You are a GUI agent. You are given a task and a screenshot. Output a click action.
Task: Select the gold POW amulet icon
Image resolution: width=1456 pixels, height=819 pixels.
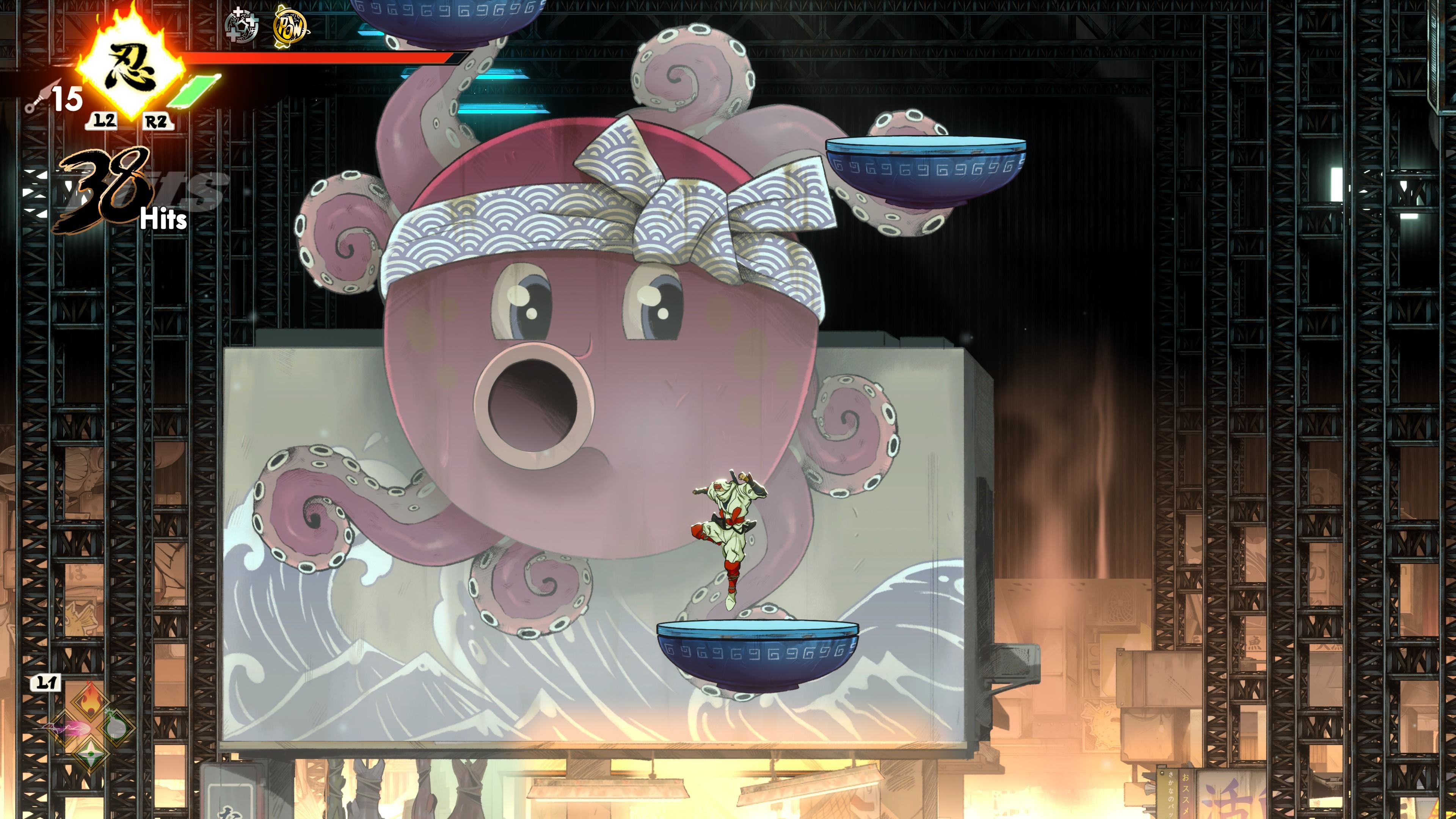click(290, 27)
